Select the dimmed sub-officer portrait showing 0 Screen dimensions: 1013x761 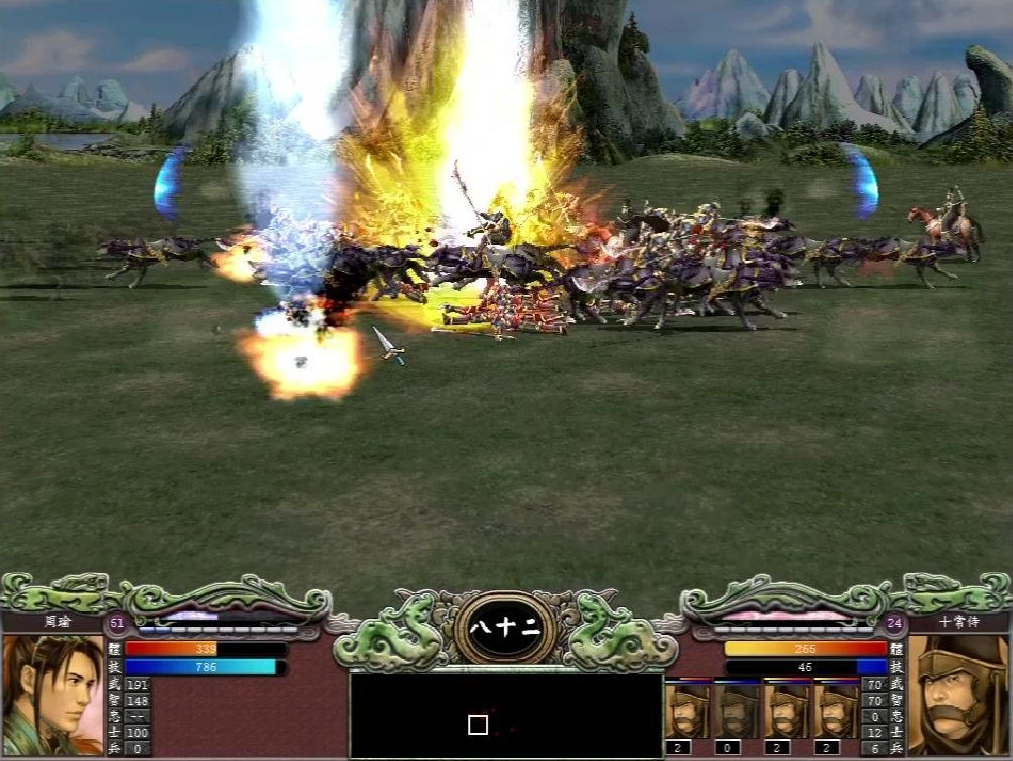pyautogui.click(x=738, y=710)
